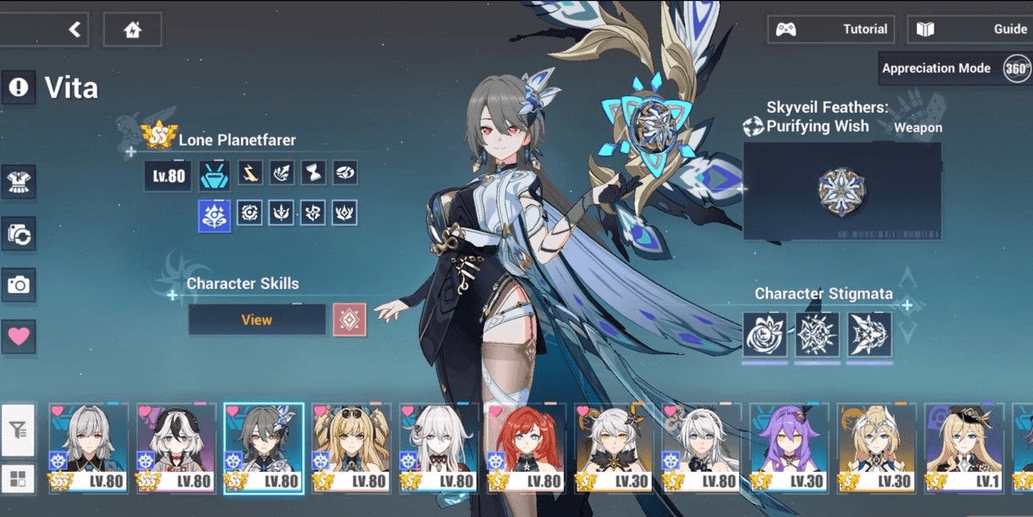Click the red diamond skill icon
1033x517 pixels.
pos(349,320)
